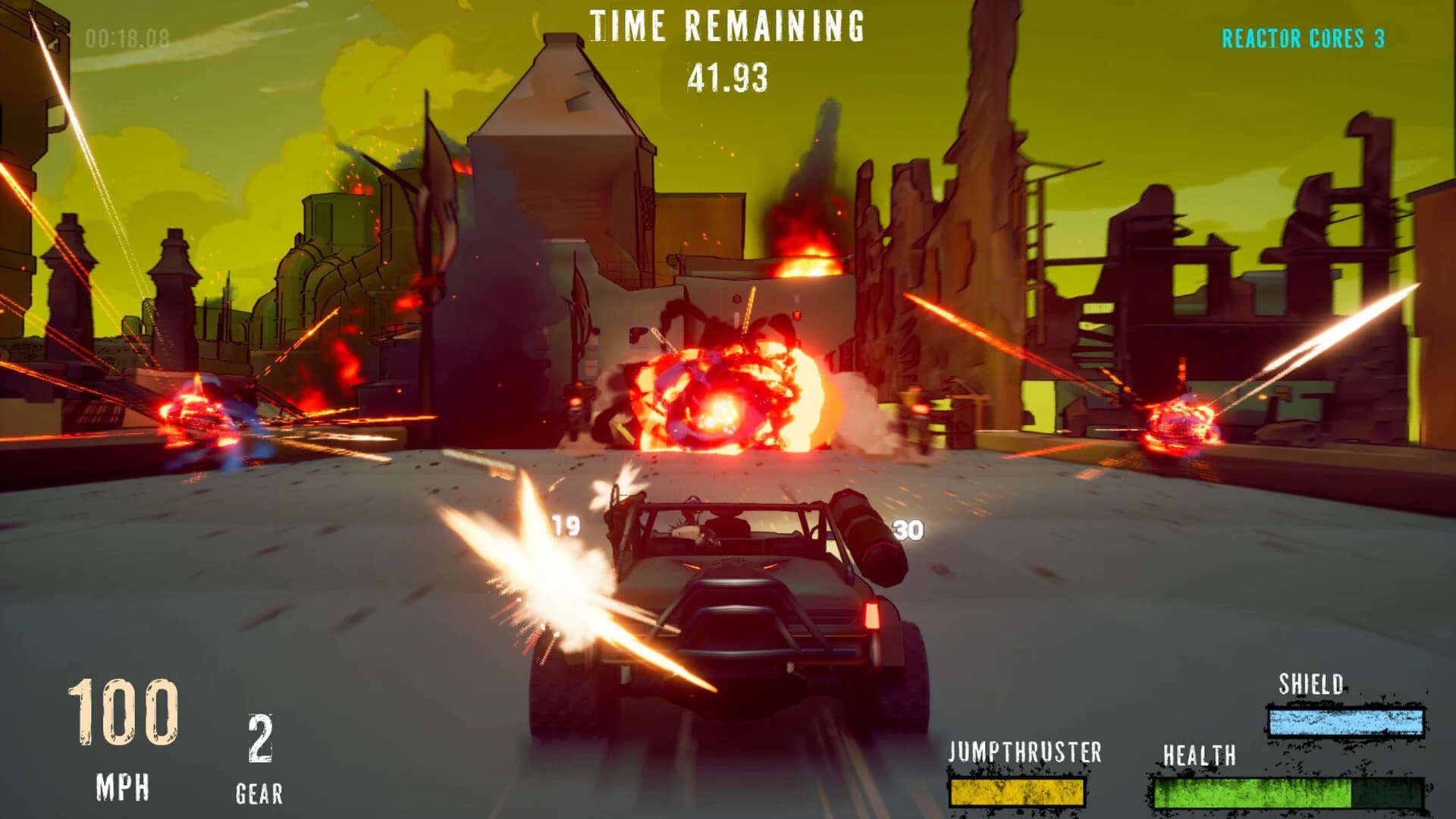Select the left weapon ammo counter showing 19
The image size is (1456, 819).
click(565, 524)
